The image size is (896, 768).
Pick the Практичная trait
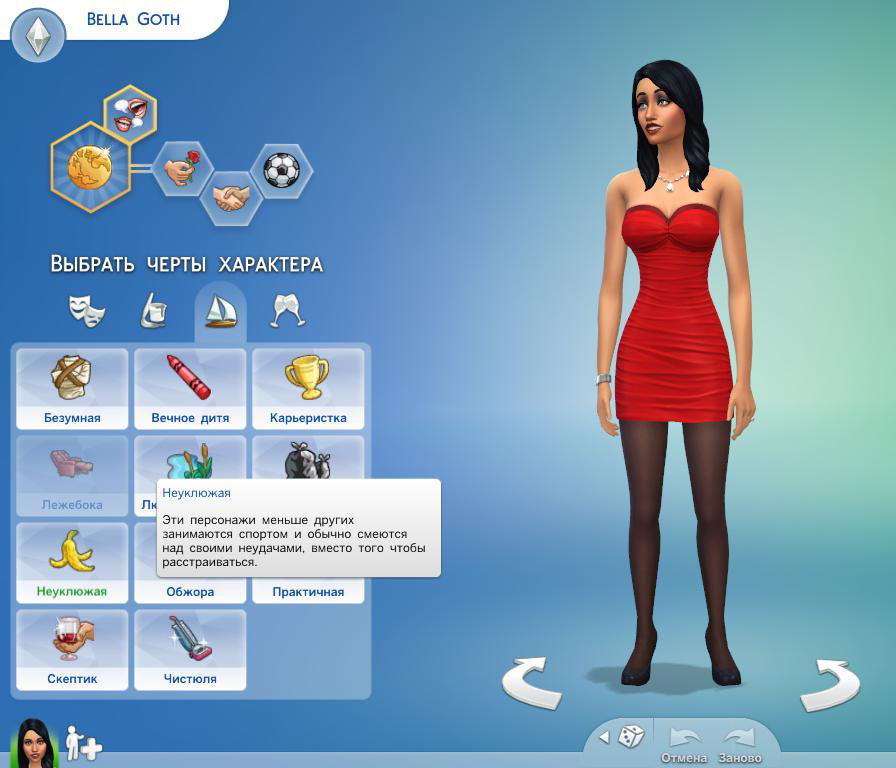308,591
